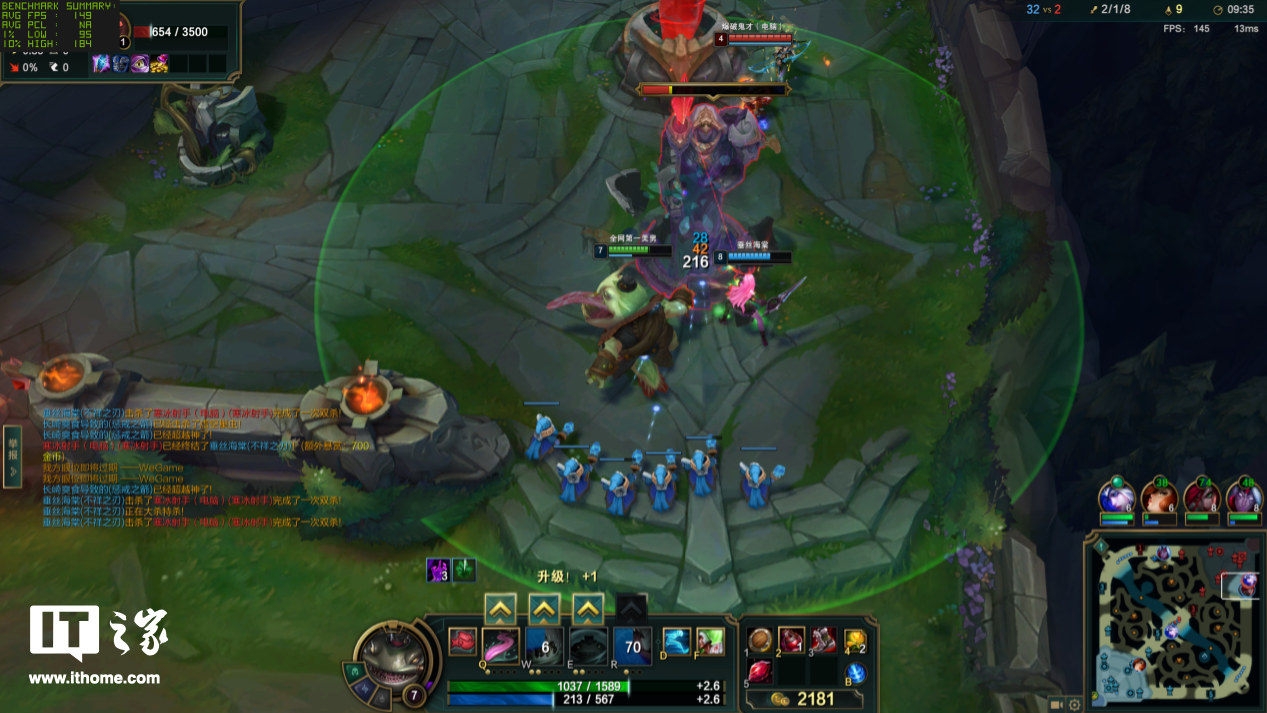Click the R ultimate on cooldown
The image size is (1267, 713).
click(632, 646)
